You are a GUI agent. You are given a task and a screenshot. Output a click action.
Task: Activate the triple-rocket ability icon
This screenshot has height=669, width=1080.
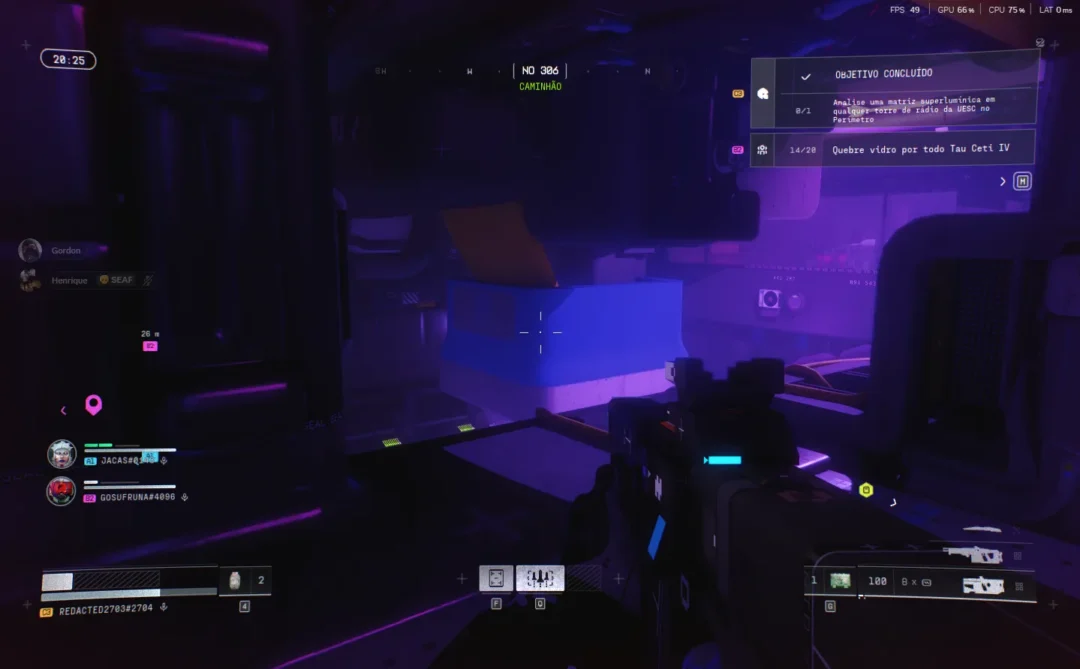point(540,578)
